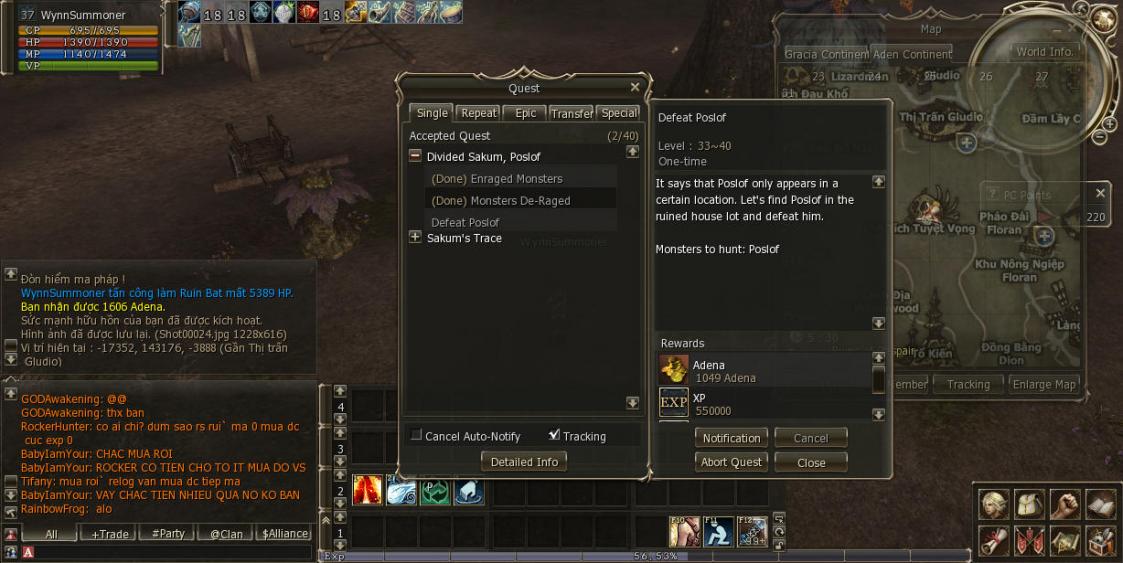Select the Defeat Poslof quest step
This screenshot has width=1123, height=563.
(465, 222)
